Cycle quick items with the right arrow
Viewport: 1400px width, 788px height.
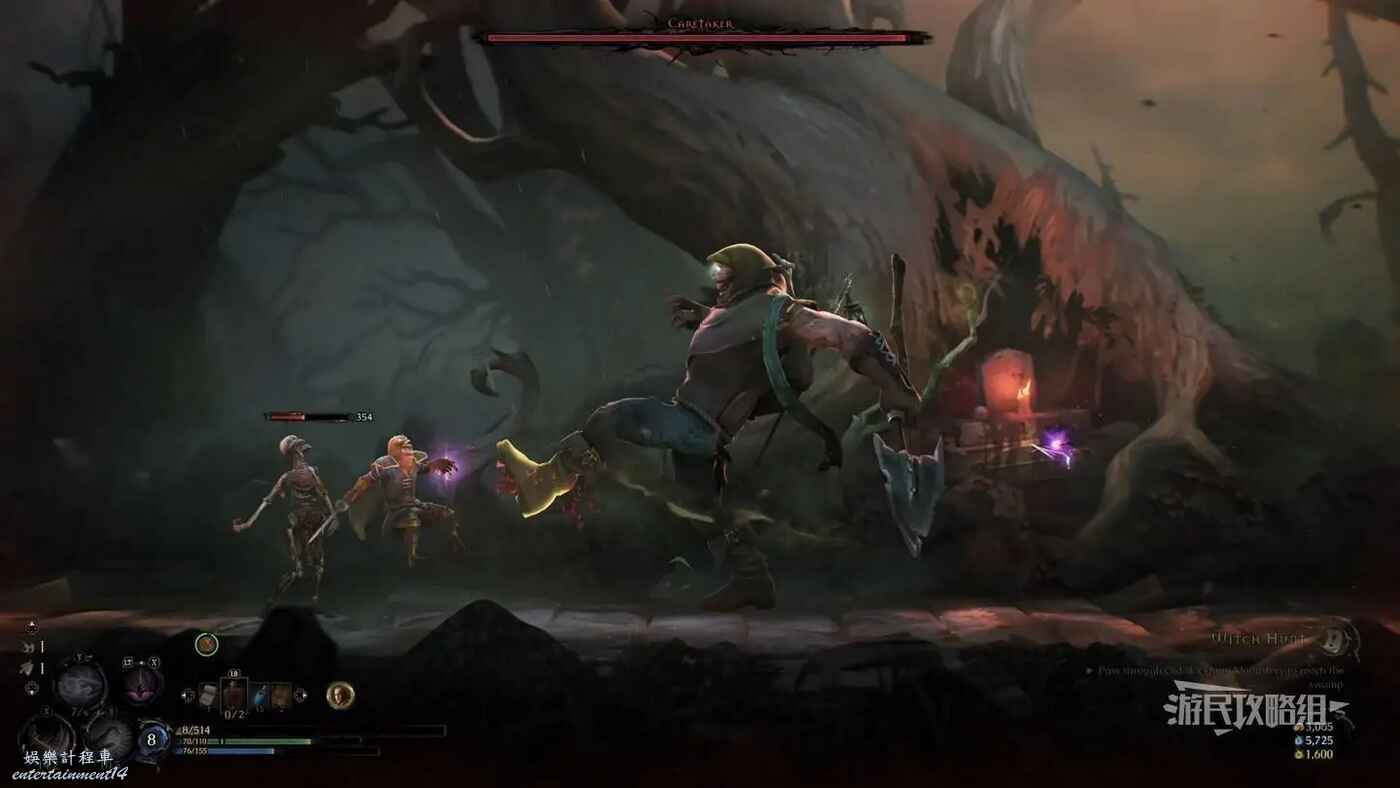point(303,694)
